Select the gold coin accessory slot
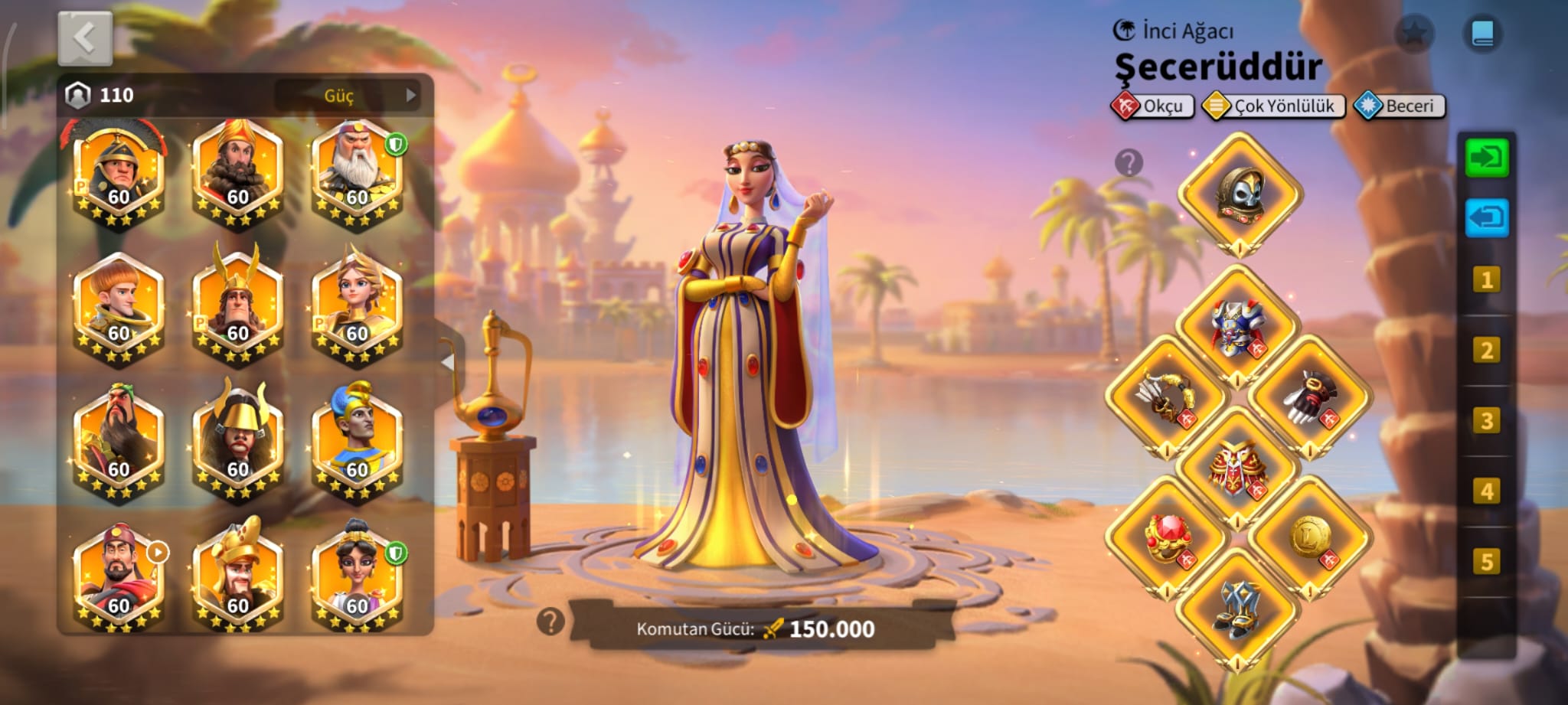This screenshot has width=1568, height=705. pyautogui.click(x=1310, y=537)
